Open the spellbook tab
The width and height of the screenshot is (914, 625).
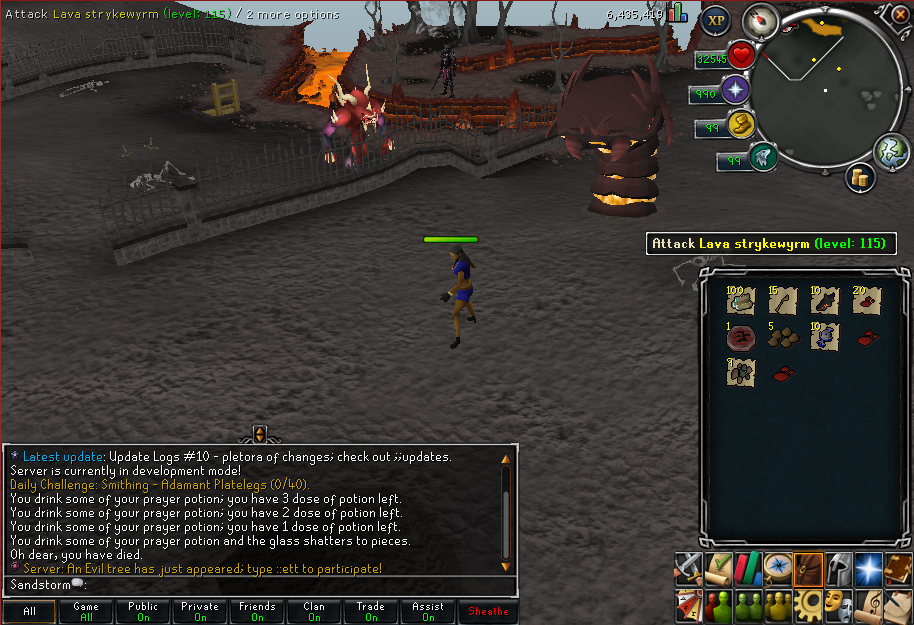click(898, 568)
